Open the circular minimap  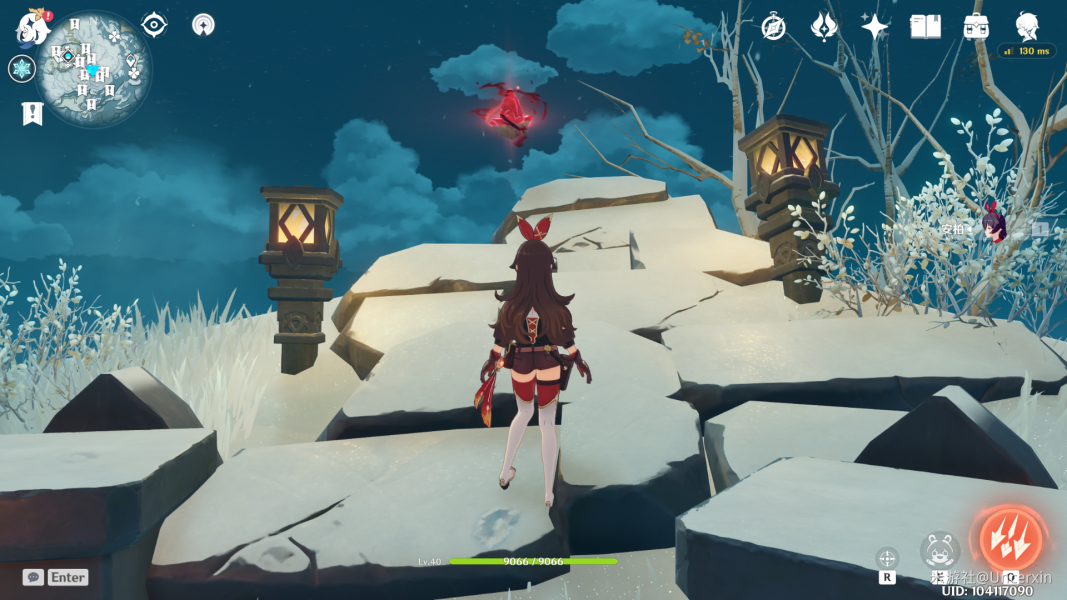(x=93, y=70)
